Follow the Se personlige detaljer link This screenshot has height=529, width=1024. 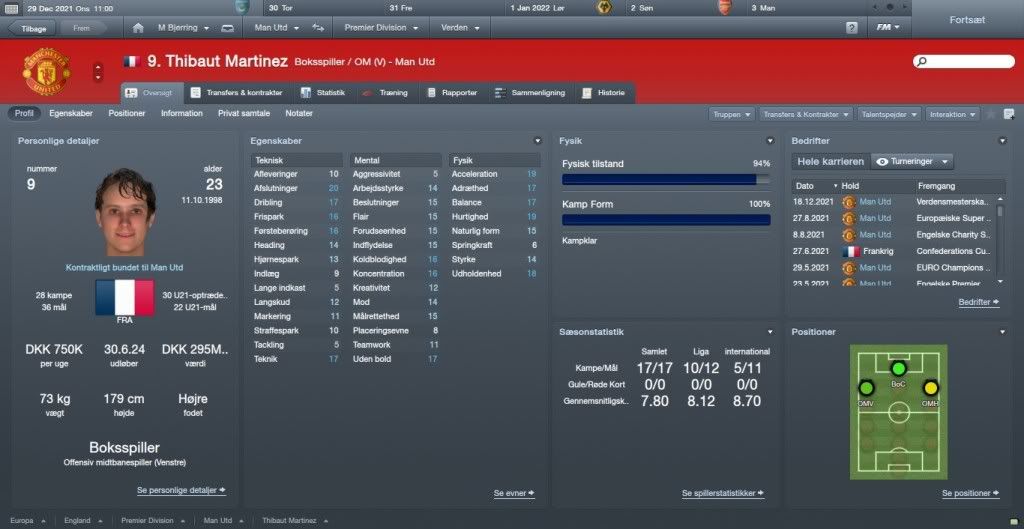point(181,491)
